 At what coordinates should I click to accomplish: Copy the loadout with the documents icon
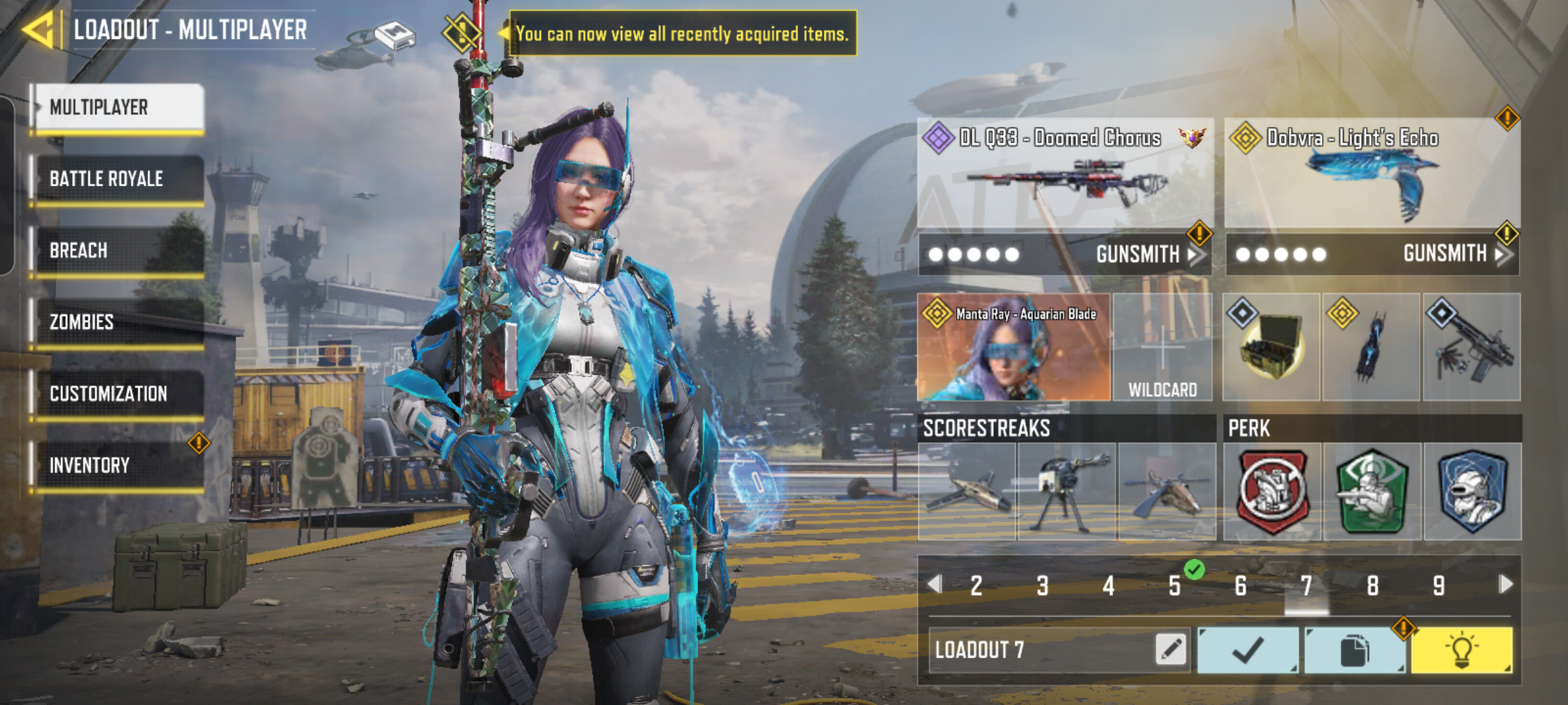[x=1354, y=650]
